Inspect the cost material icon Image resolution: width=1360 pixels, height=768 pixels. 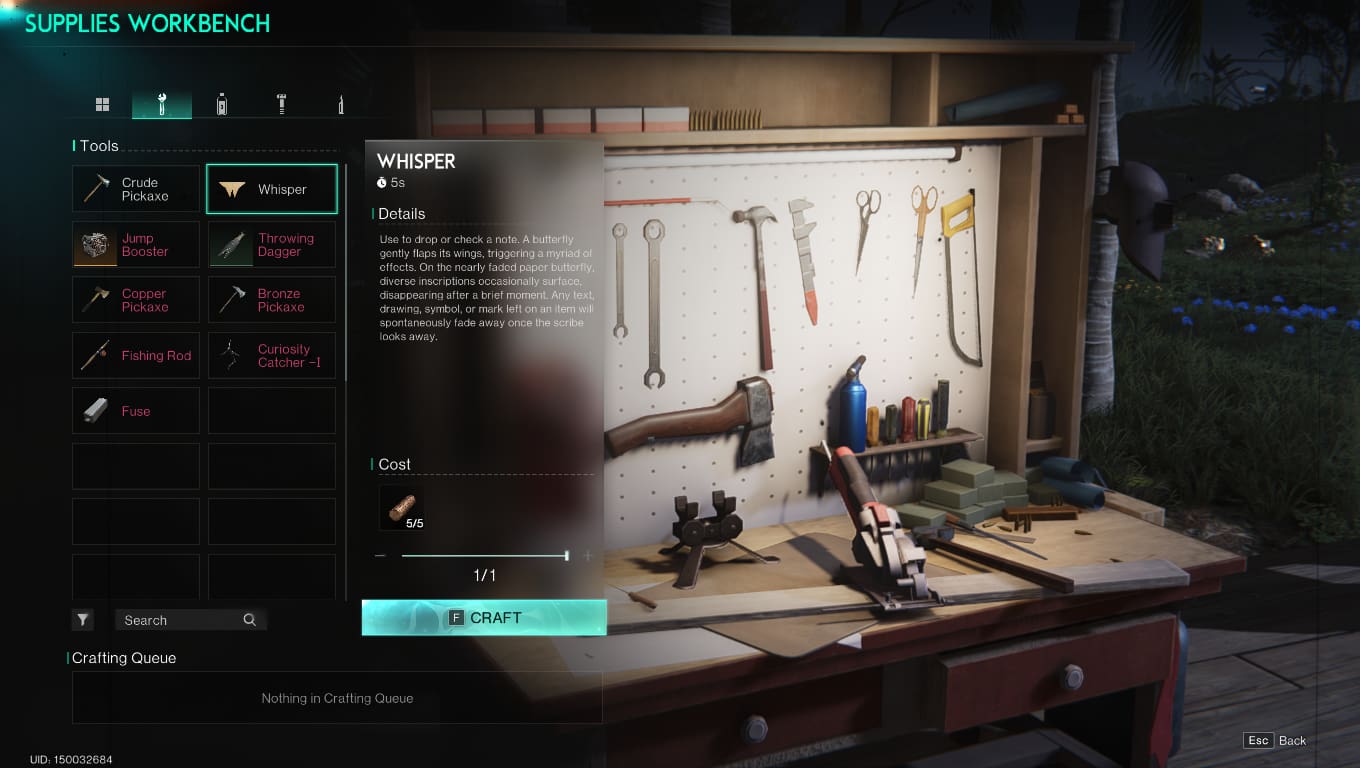coord(402,508)
